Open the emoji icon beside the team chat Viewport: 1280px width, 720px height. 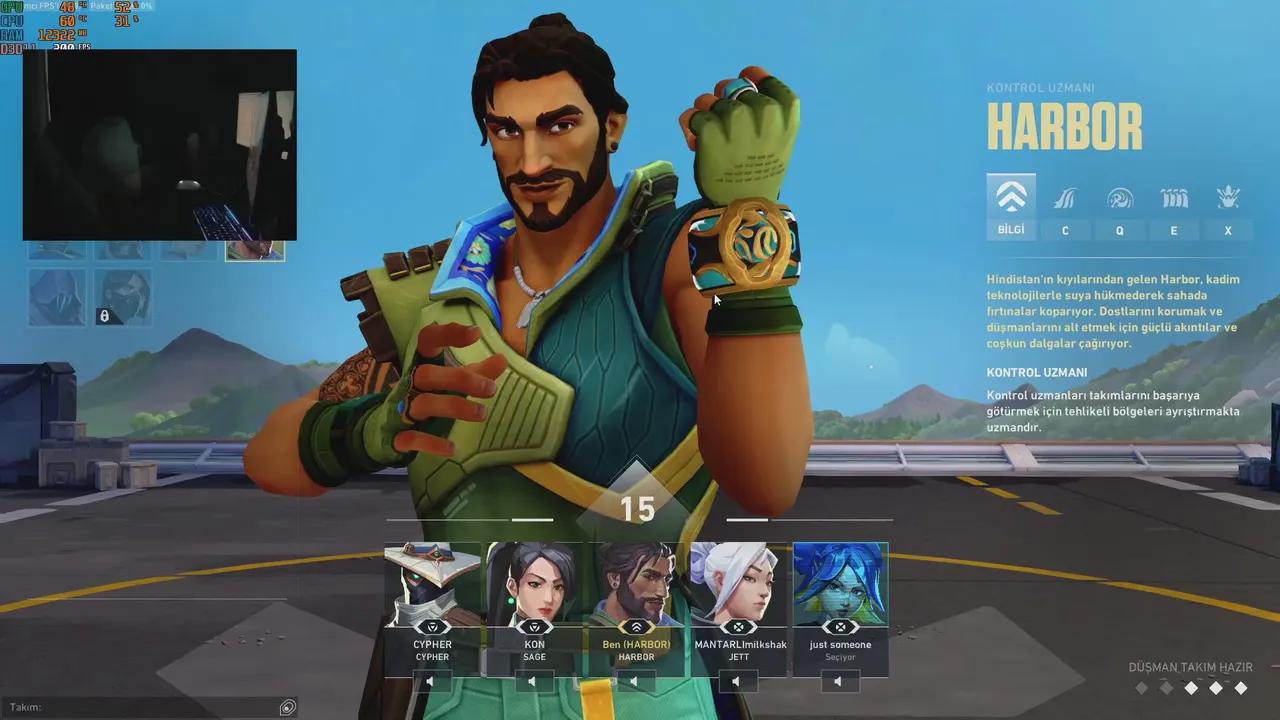coord(288,706)
